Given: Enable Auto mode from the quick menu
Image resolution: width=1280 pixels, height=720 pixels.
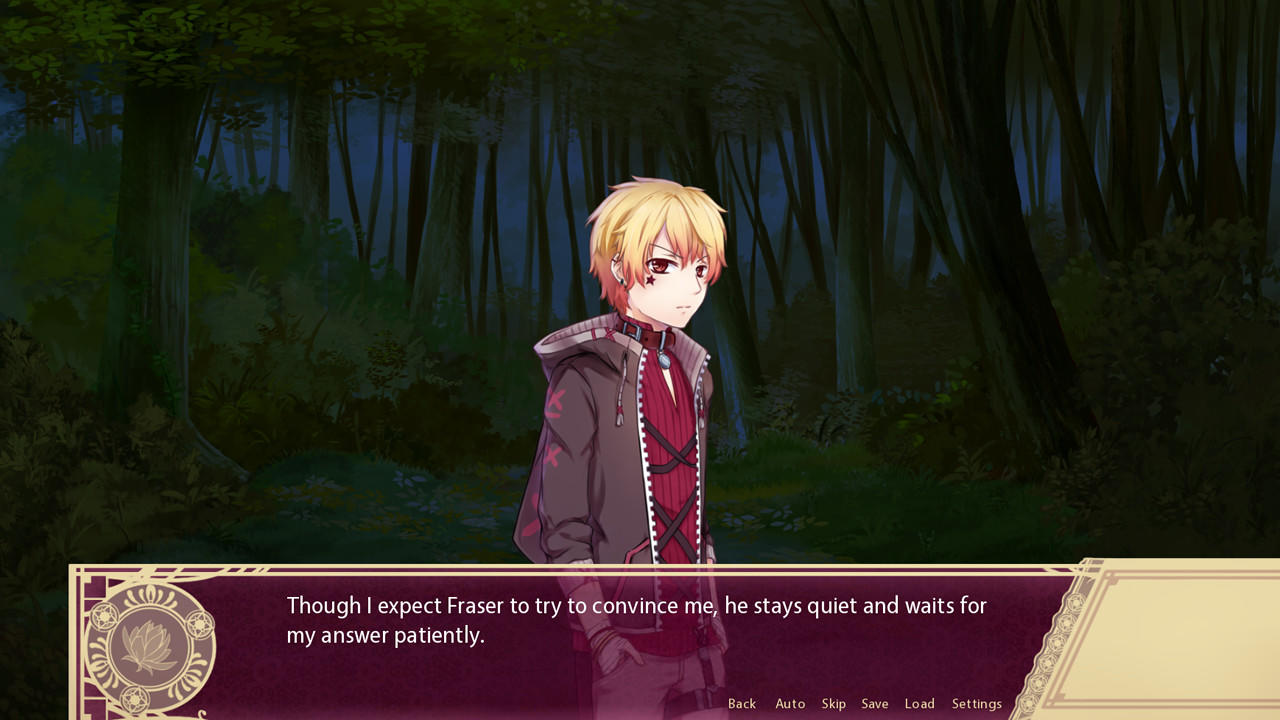Looking at the screenshot, I should [789, 703].
